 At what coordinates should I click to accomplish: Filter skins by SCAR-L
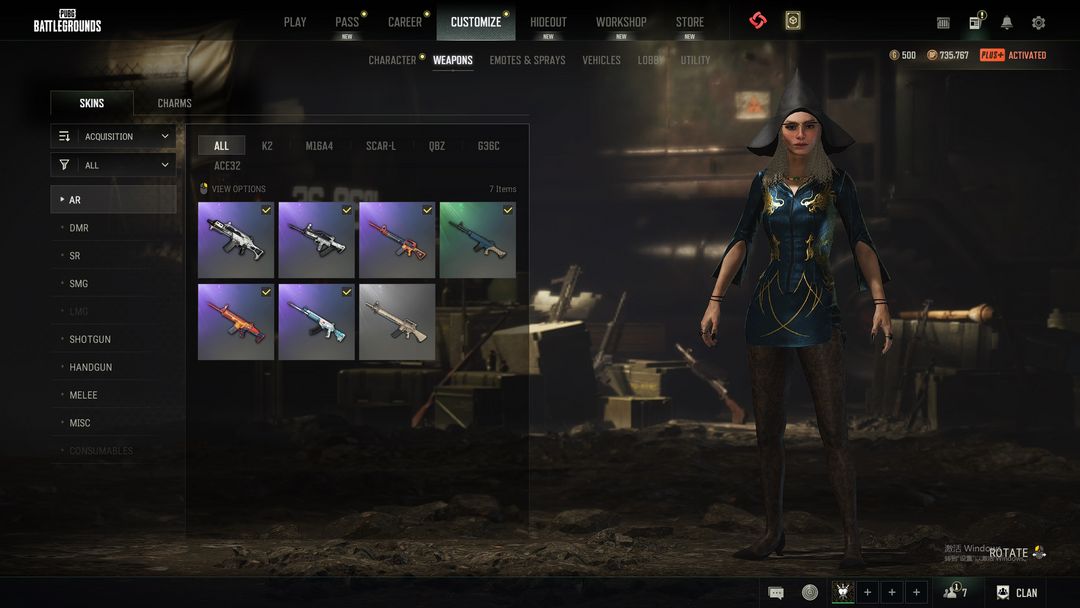381,146
